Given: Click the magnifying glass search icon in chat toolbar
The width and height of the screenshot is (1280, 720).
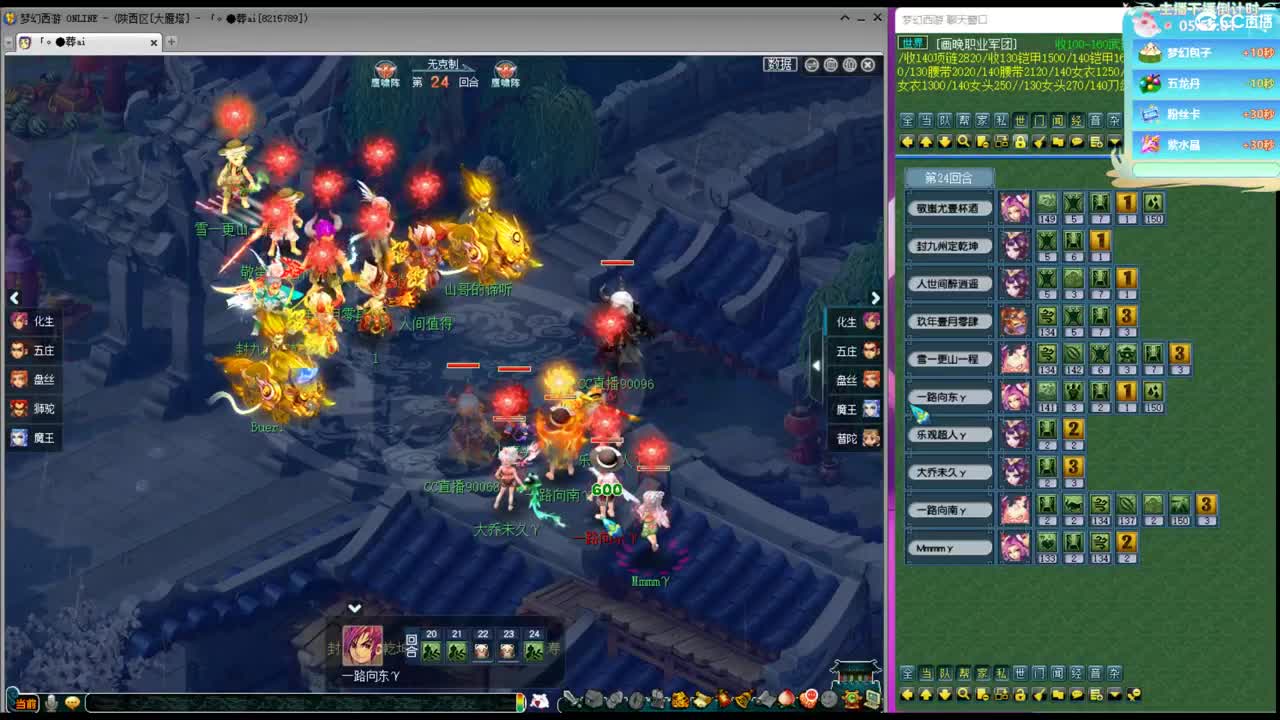Looking at the screenshot, I should click(963, 142).
